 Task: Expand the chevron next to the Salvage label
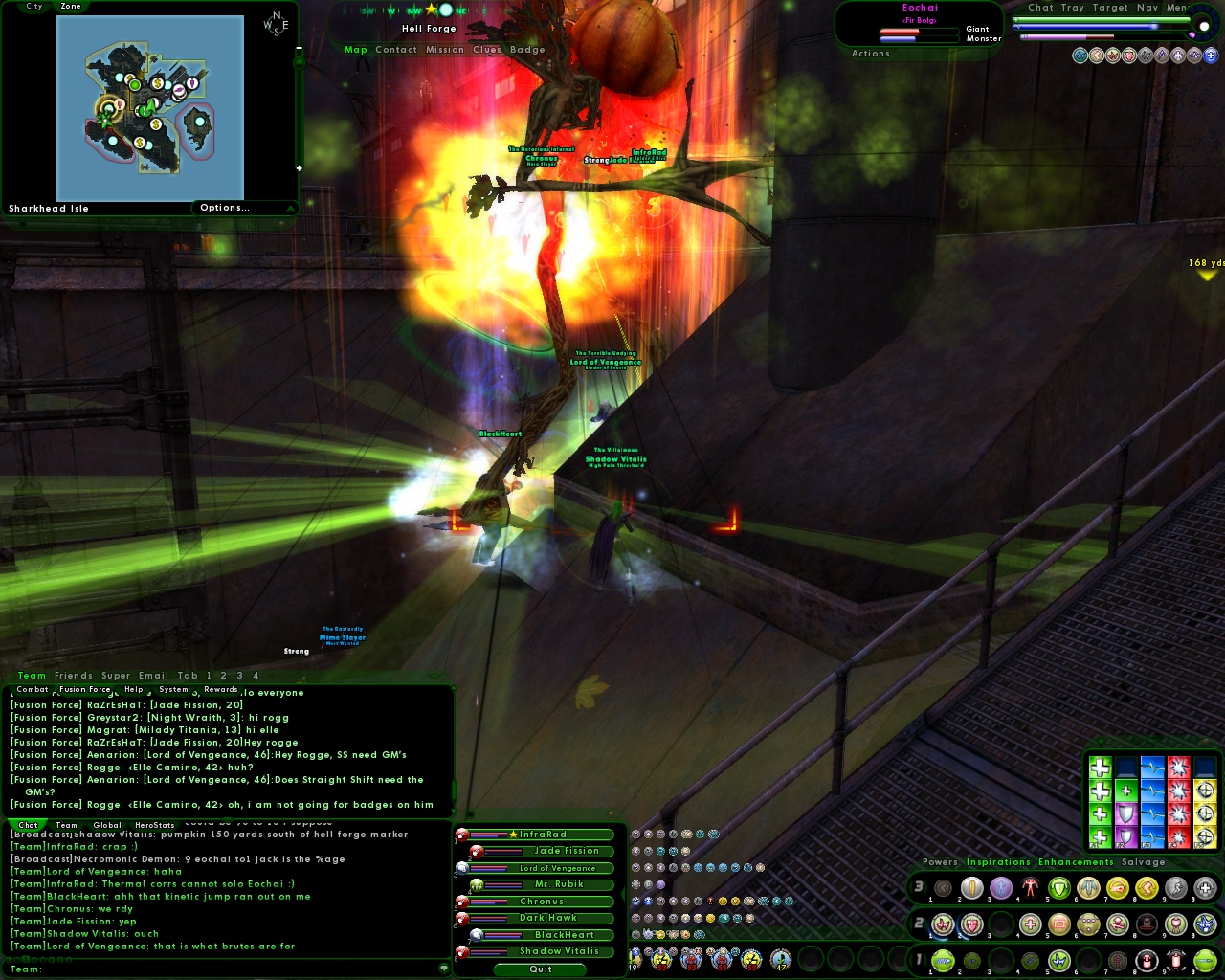(x=1179, y=862)
